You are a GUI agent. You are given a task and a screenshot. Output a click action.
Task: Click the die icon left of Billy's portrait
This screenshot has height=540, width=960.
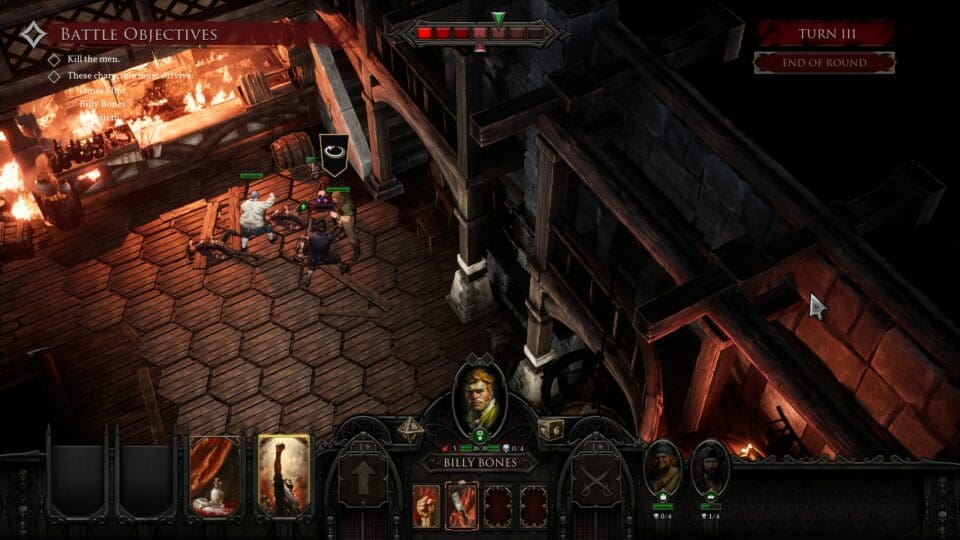click(x=410, y=428)
